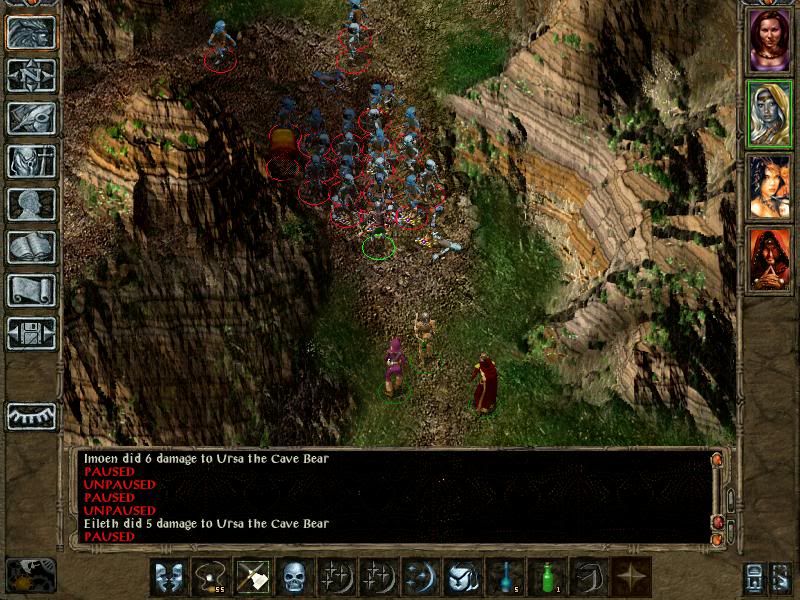Select the sling bullets weapon slot

(x=210, y=577)
